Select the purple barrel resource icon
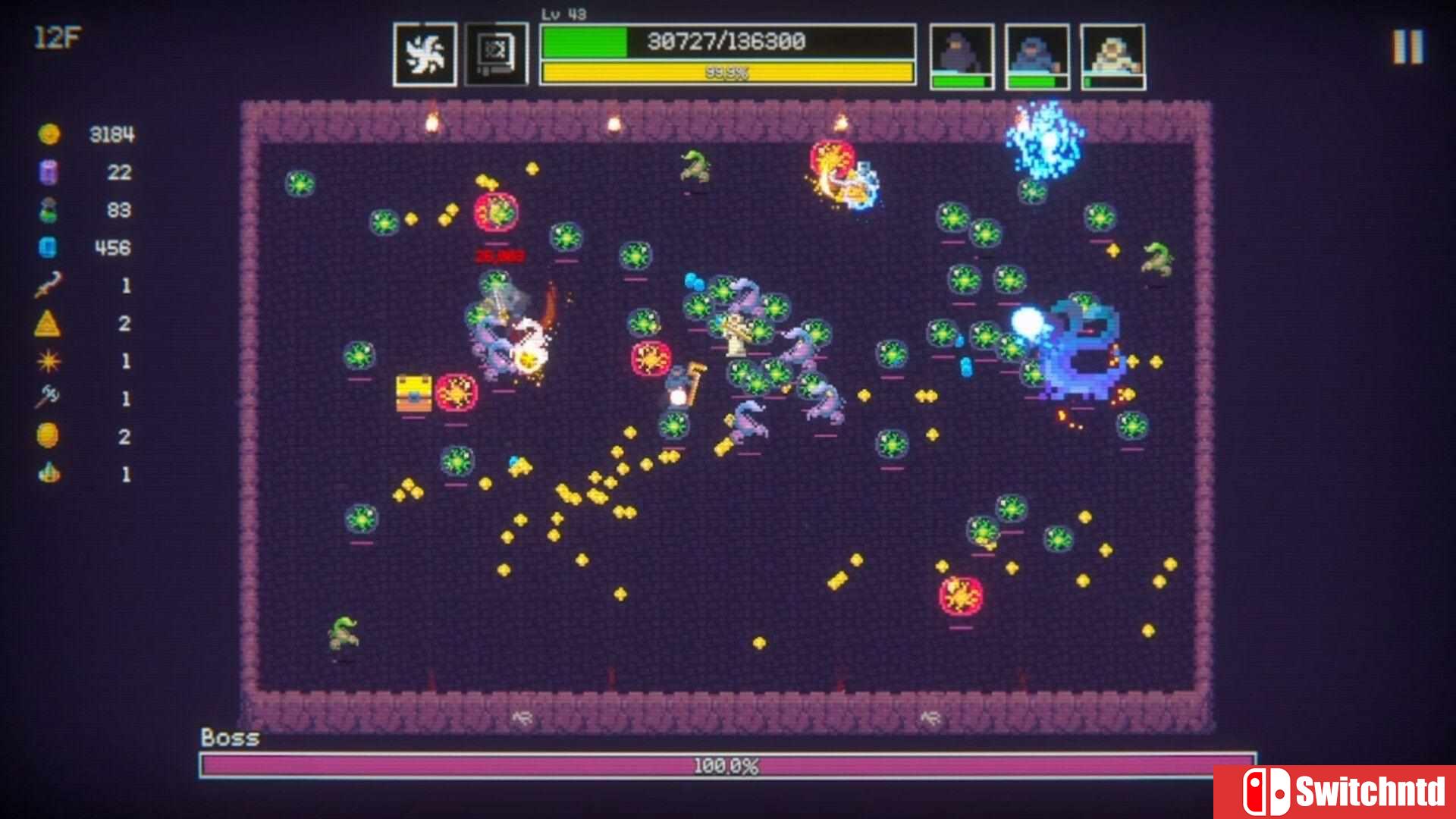Image resolution: width=1456 pixels, height=819 pixels. point(48,172)
